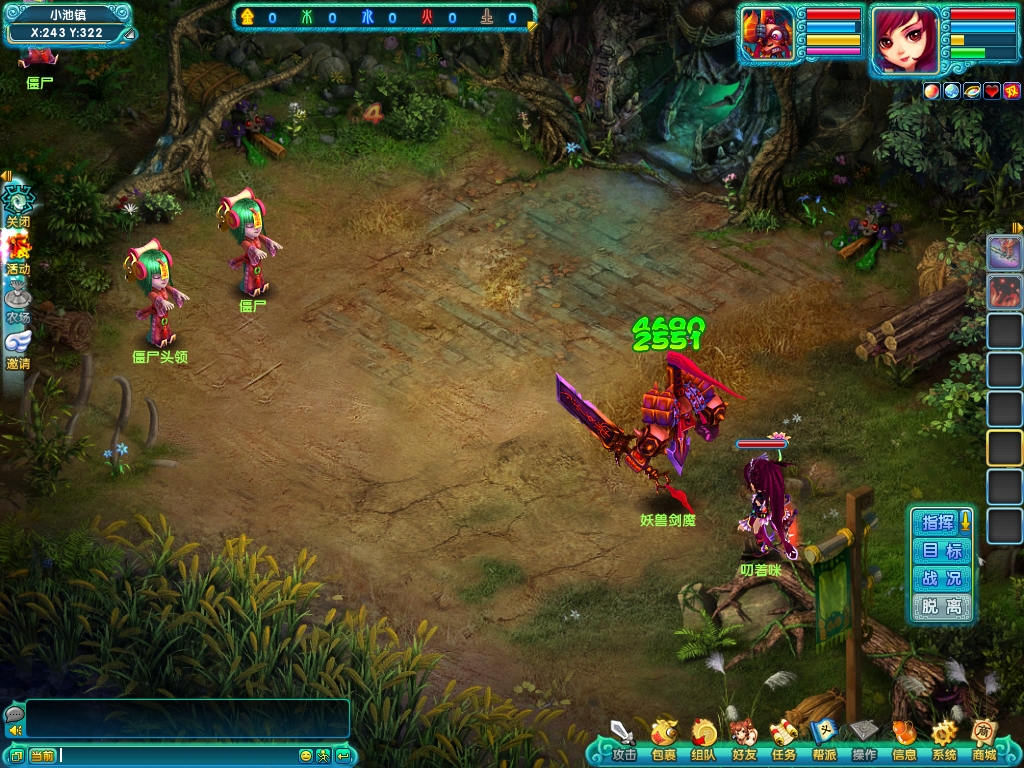This screenshot has height=768, width=1024.
Task: Click 脱离 to leave battle
Action: [x=941, y=606]
